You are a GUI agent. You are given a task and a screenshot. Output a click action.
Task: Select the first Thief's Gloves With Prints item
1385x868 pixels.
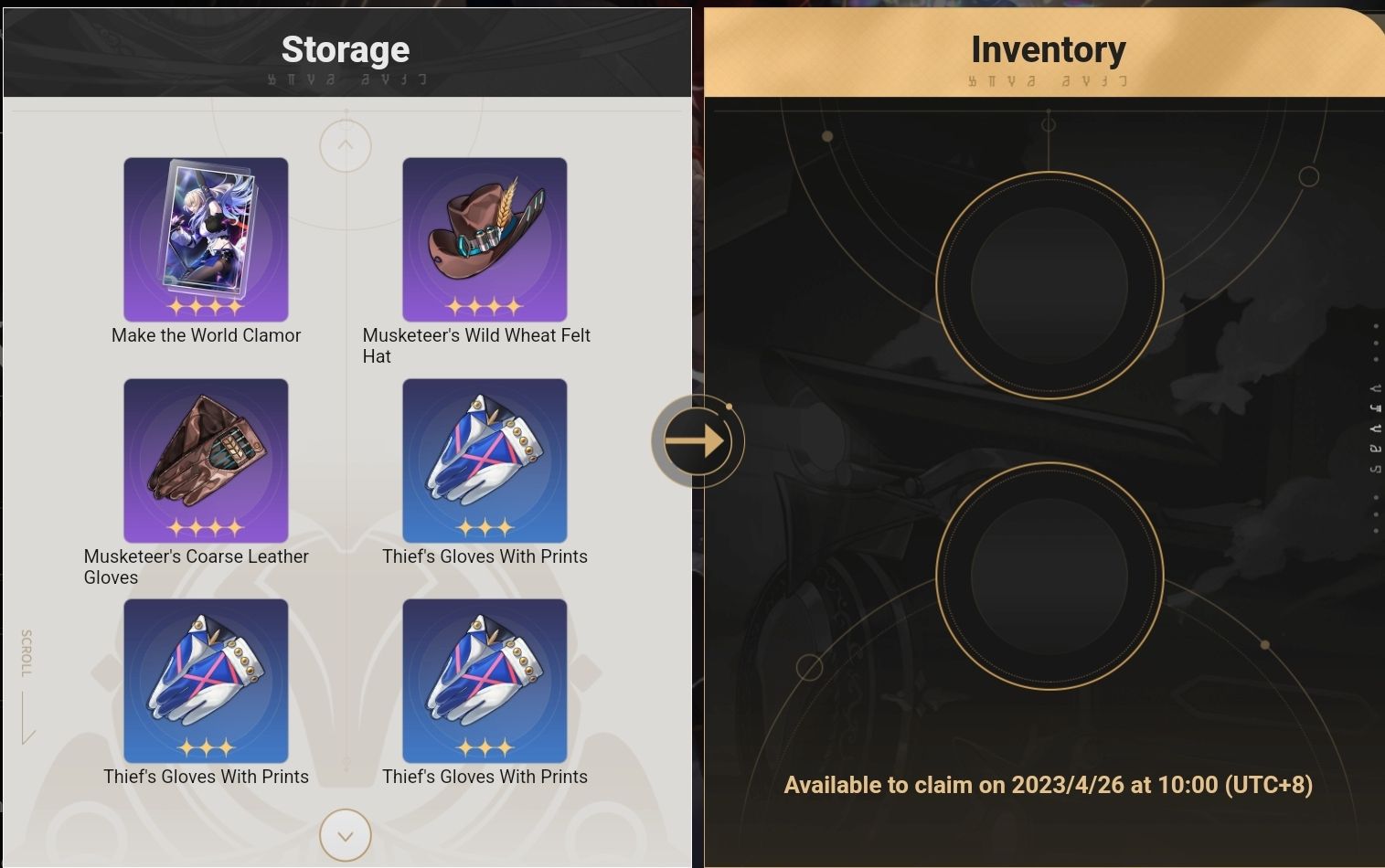pos(485,460)
